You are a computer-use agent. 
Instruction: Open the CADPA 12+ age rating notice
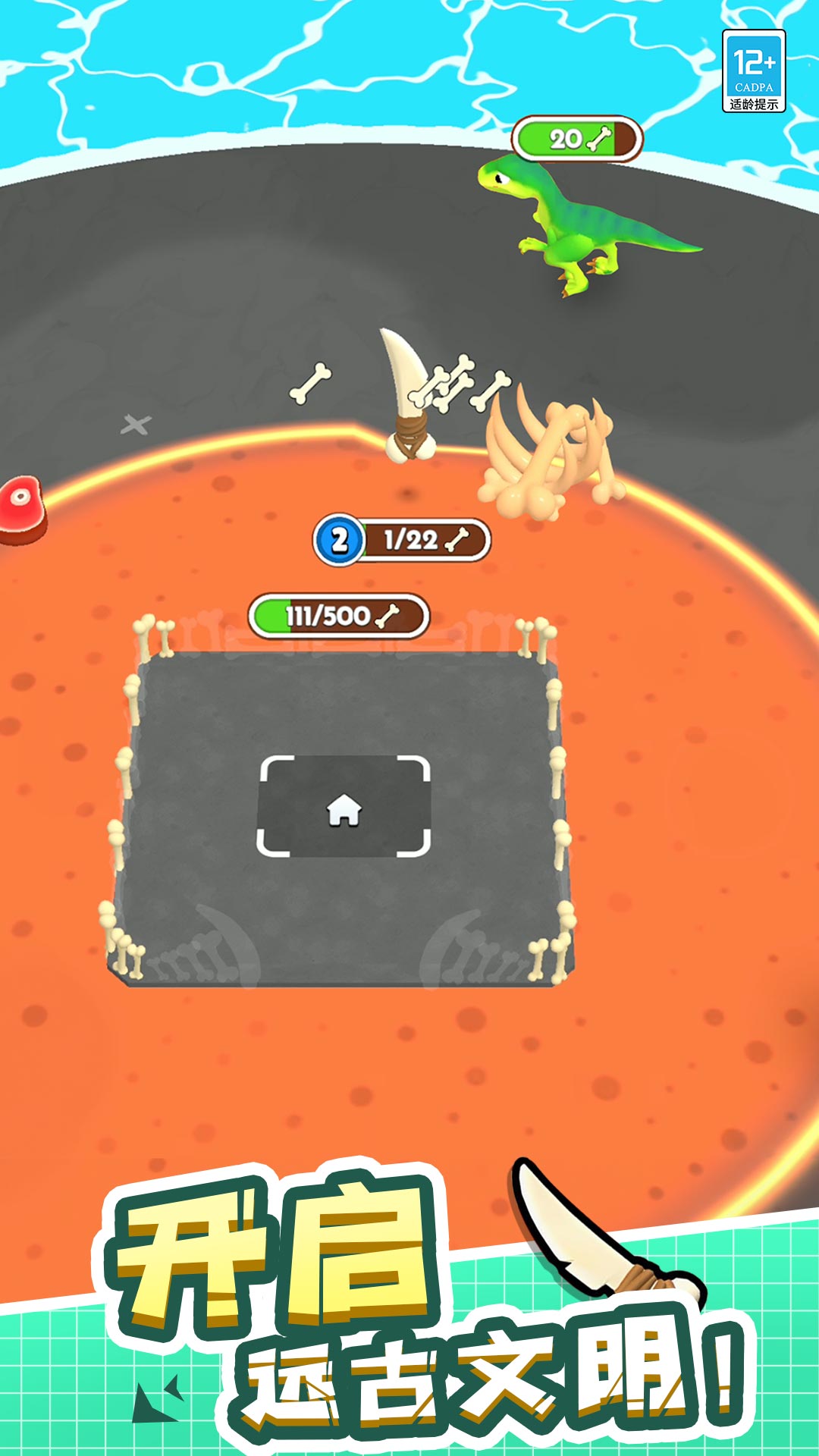click(x=753, y=71)
